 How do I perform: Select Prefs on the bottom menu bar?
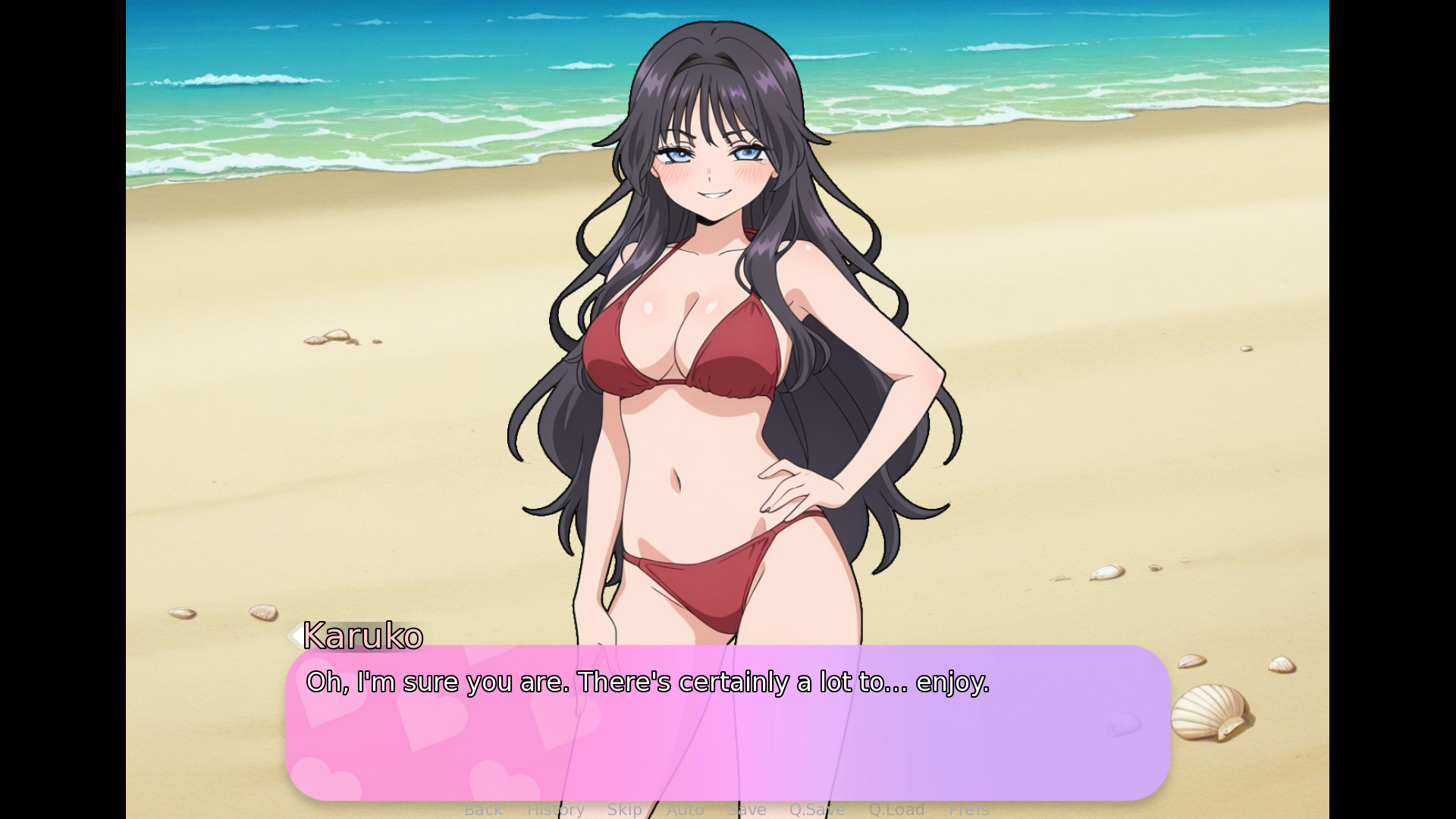pos(968,809)
